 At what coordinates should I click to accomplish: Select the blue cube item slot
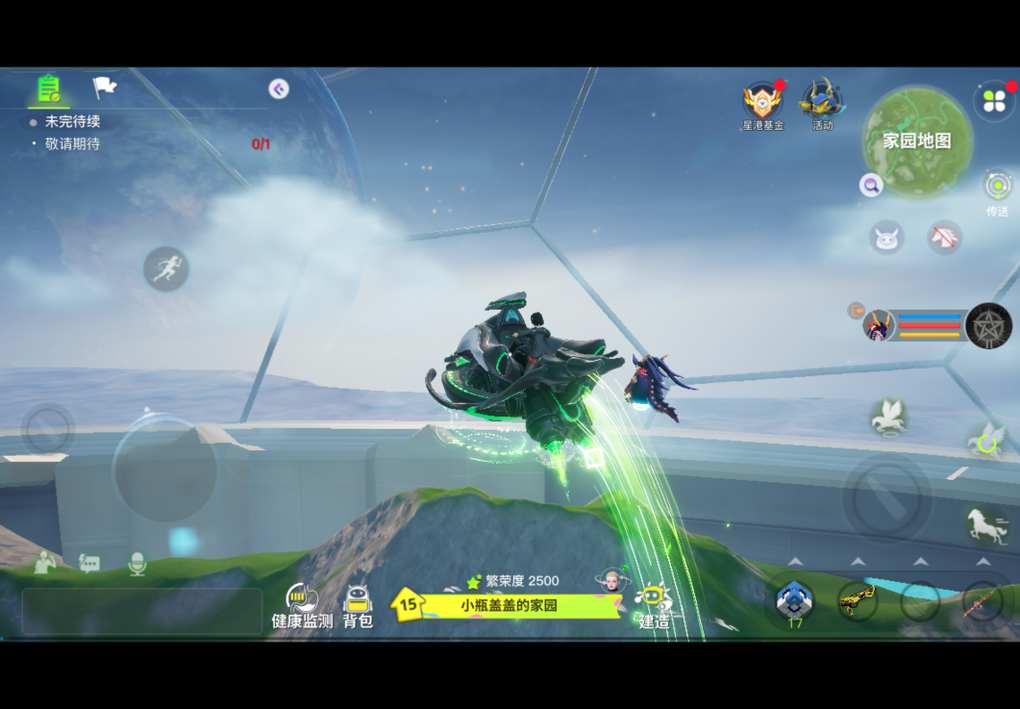pyautogui.click(x=794, y=600)
